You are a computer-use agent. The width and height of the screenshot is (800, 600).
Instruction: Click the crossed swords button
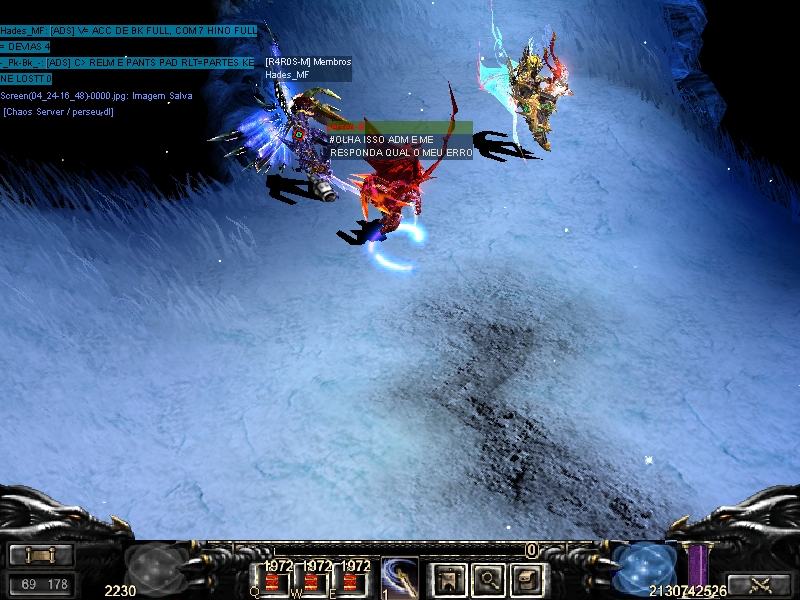point(760,585)
